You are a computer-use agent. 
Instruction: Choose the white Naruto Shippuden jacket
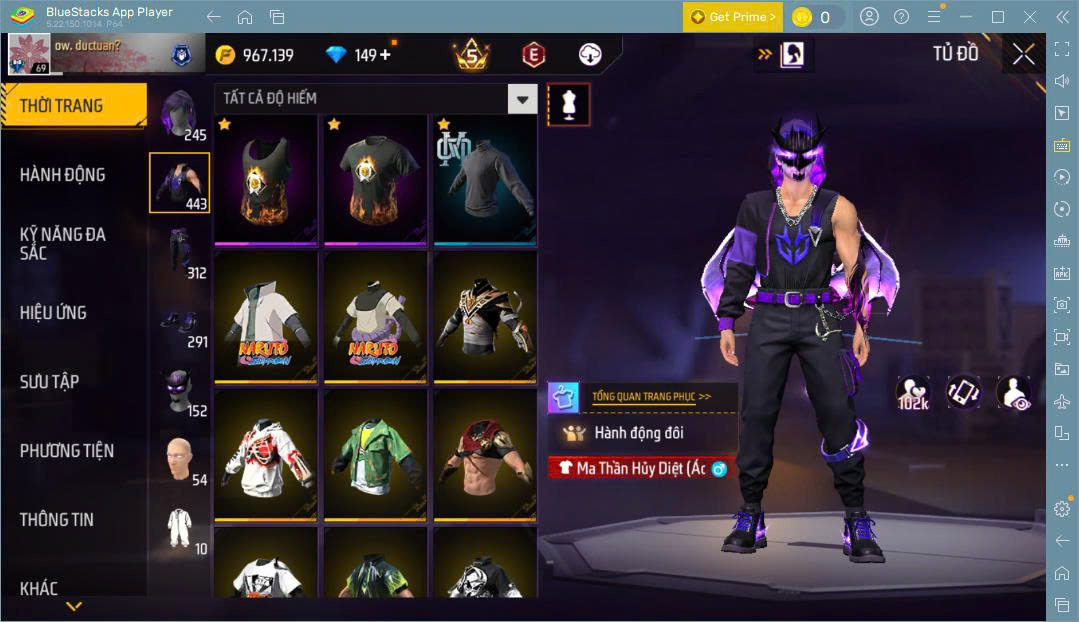pyautogui.click(x=265, y=317)
